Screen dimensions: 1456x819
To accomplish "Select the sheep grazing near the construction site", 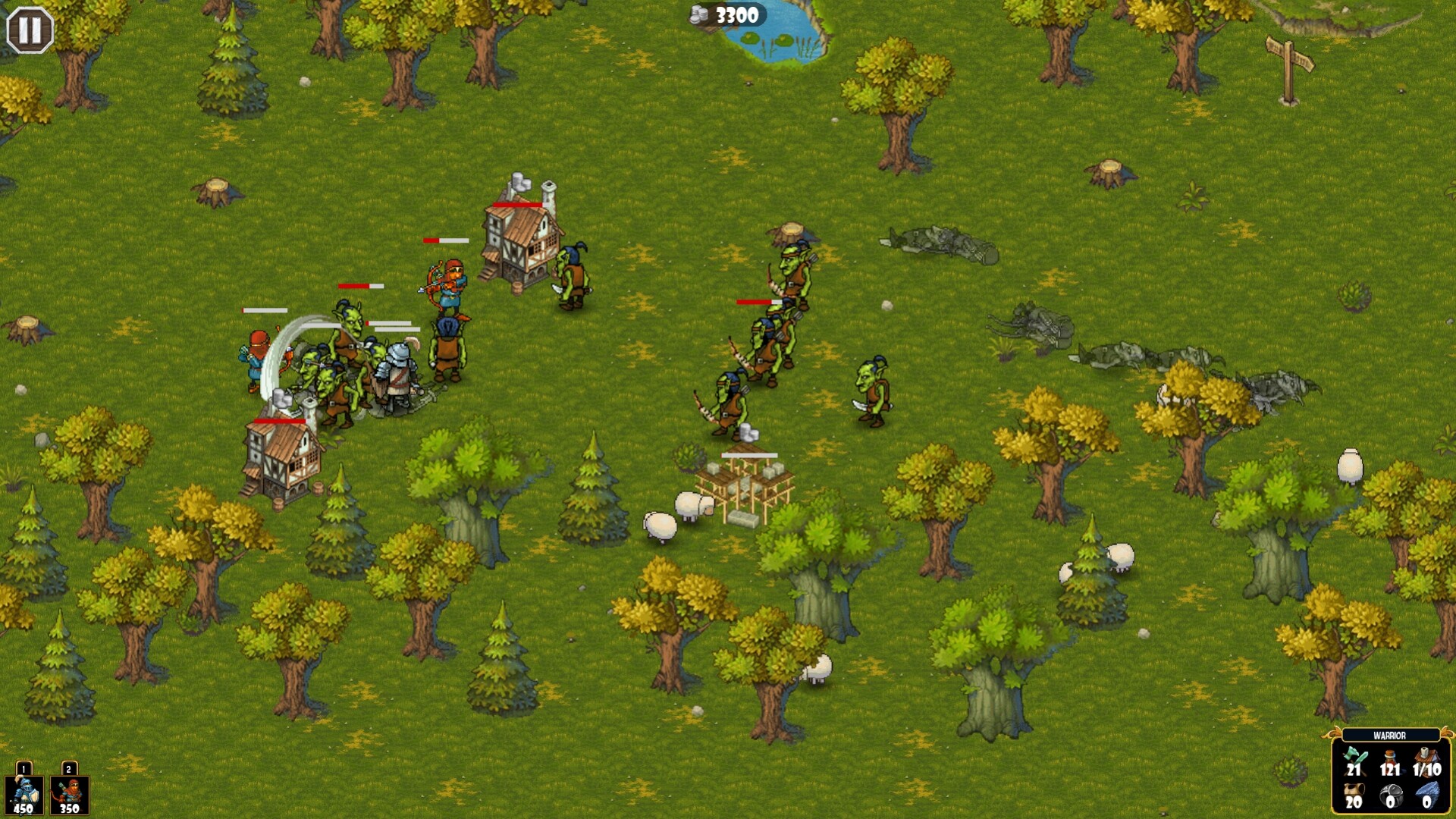I will (690, 504).
